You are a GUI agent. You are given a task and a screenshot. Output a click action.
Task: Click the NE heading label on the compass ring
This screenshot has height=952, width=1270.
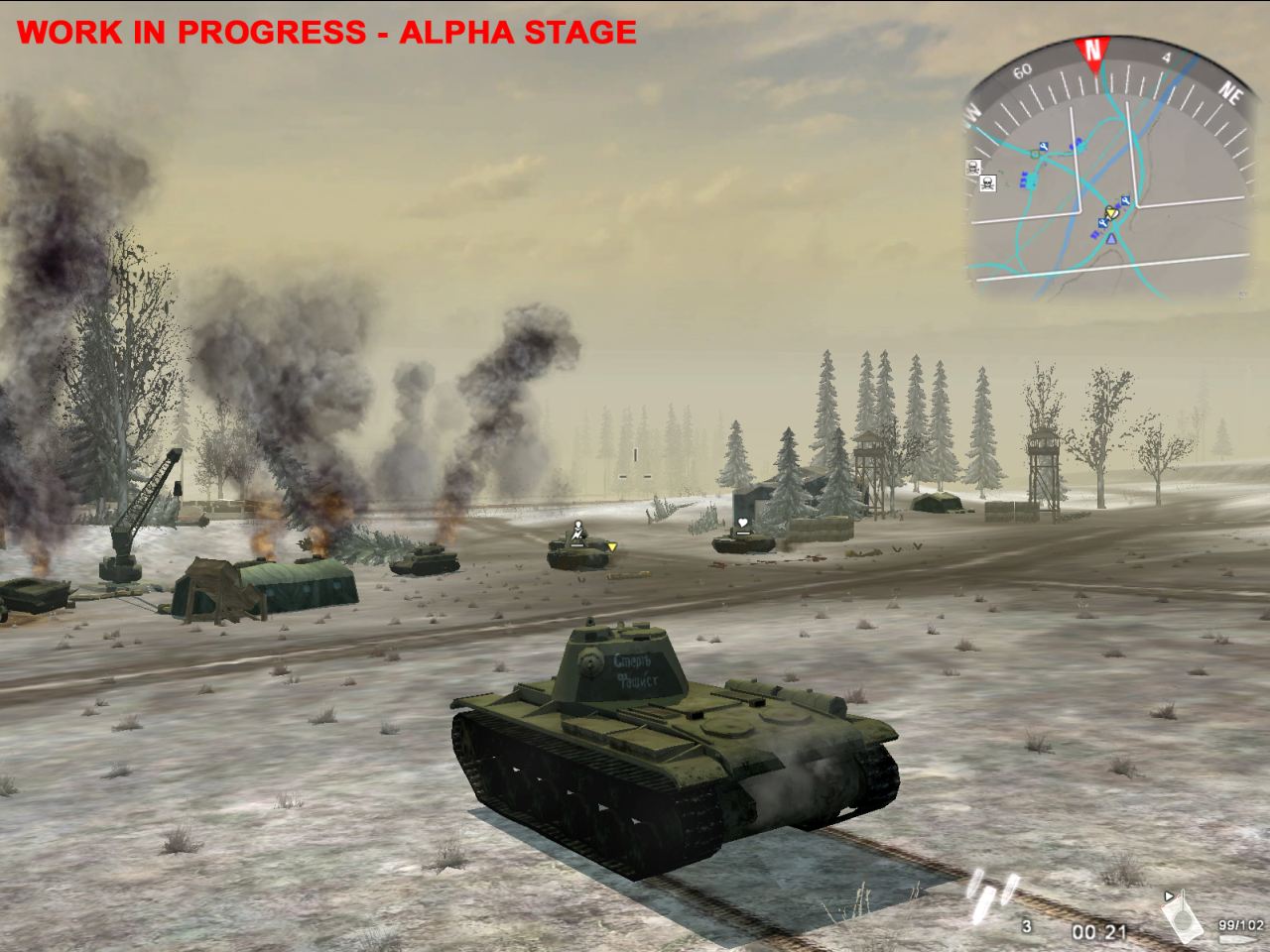pos(1231,91)
